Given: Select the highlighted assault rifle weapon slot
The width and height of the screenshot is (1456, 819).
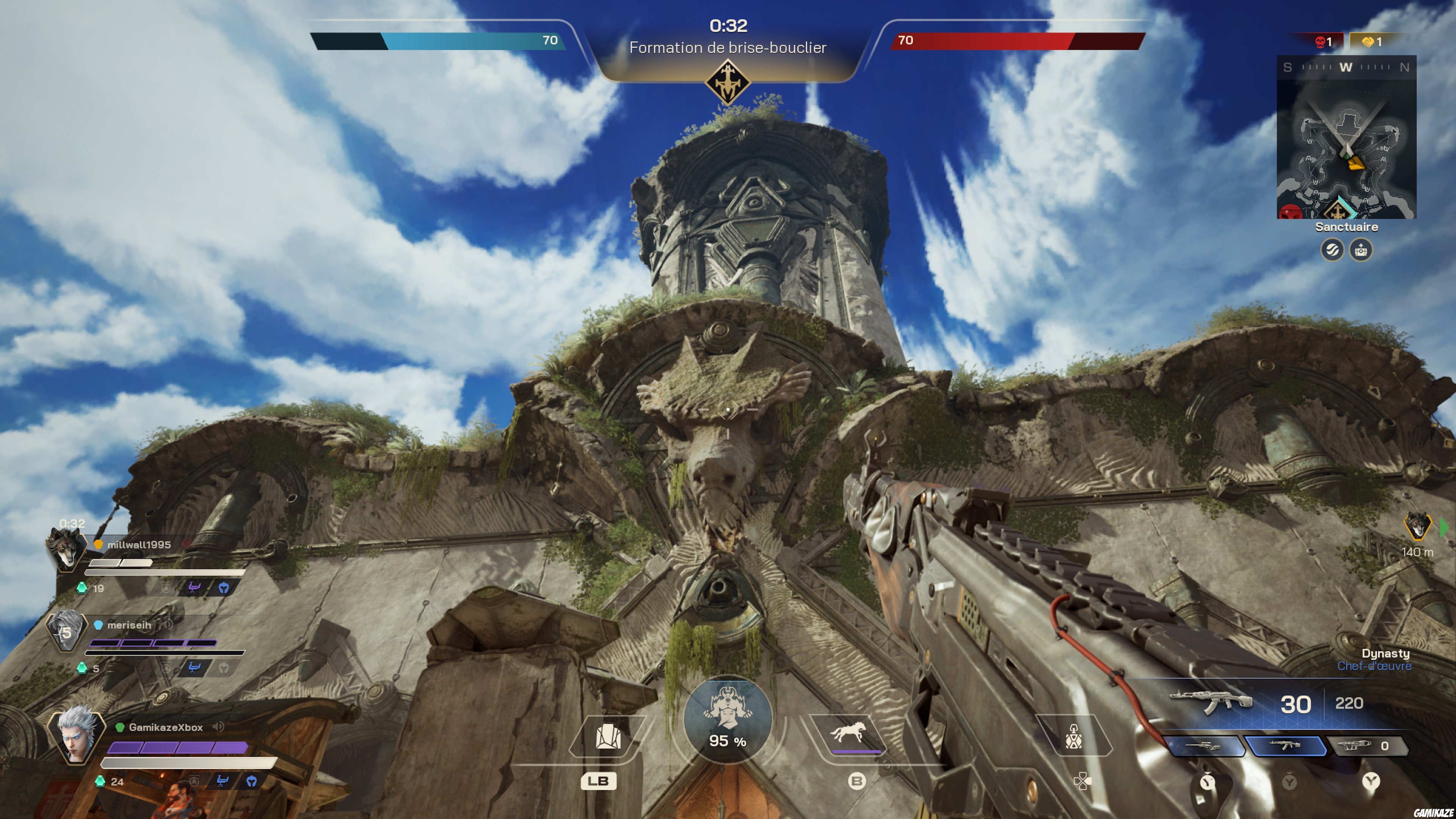Looking at the screenshot, I should pyautogui.click(x=1287, y=745).
